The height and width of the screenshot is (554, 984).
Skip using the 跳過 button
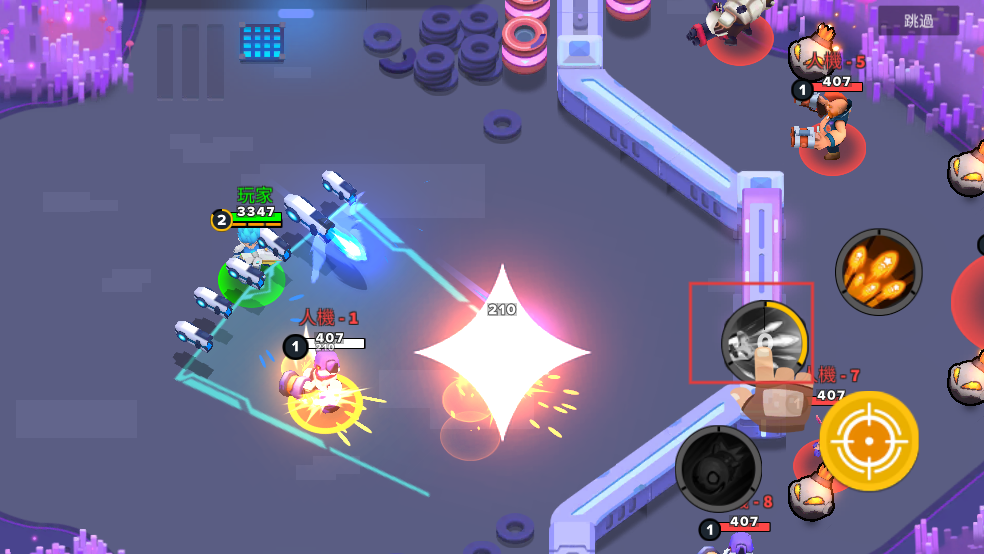point(918,21)
